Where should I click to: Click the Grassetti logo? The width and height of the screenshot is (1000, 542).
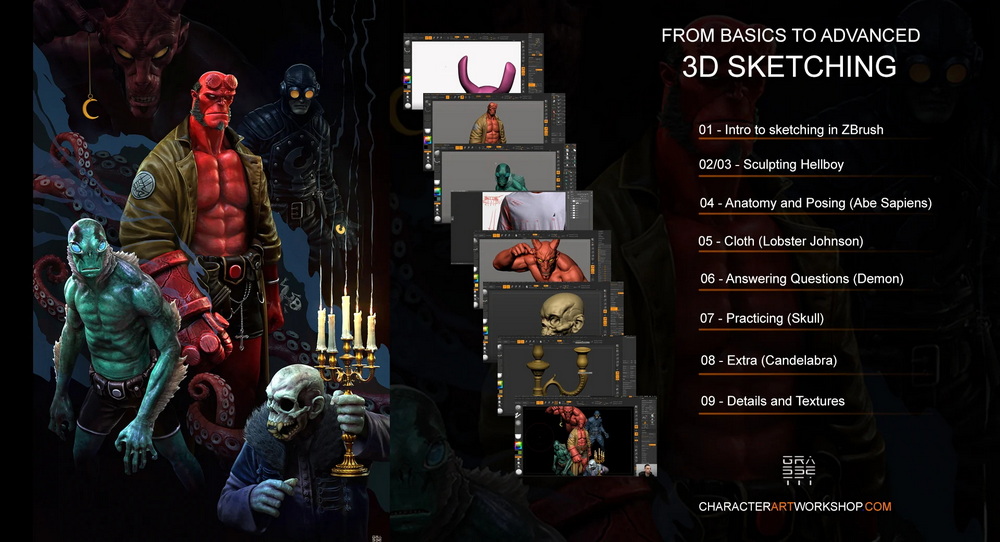[x=799, y=469]
